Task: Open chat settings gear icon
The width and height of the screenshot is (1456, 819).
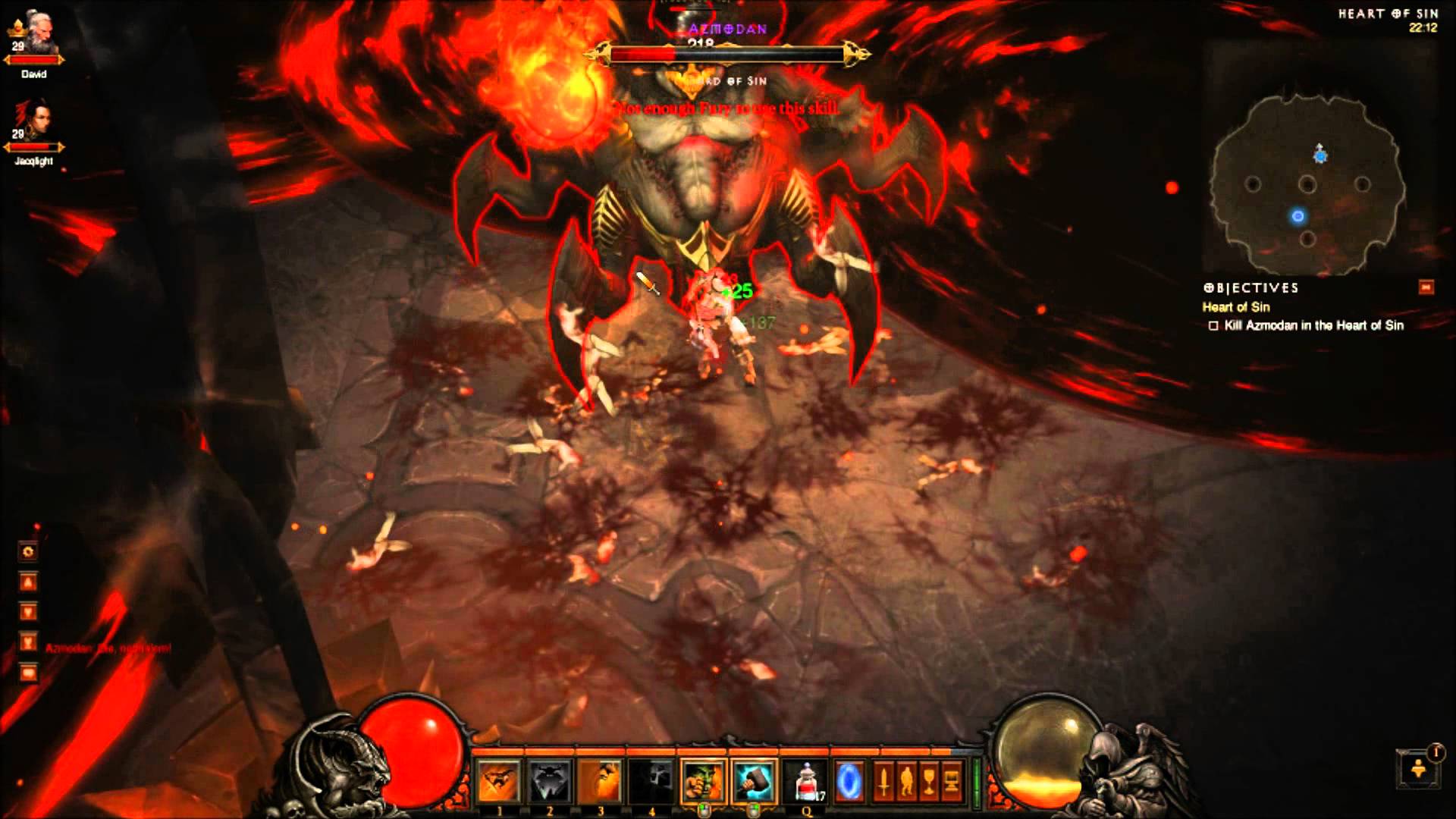Action: [28, 551]
